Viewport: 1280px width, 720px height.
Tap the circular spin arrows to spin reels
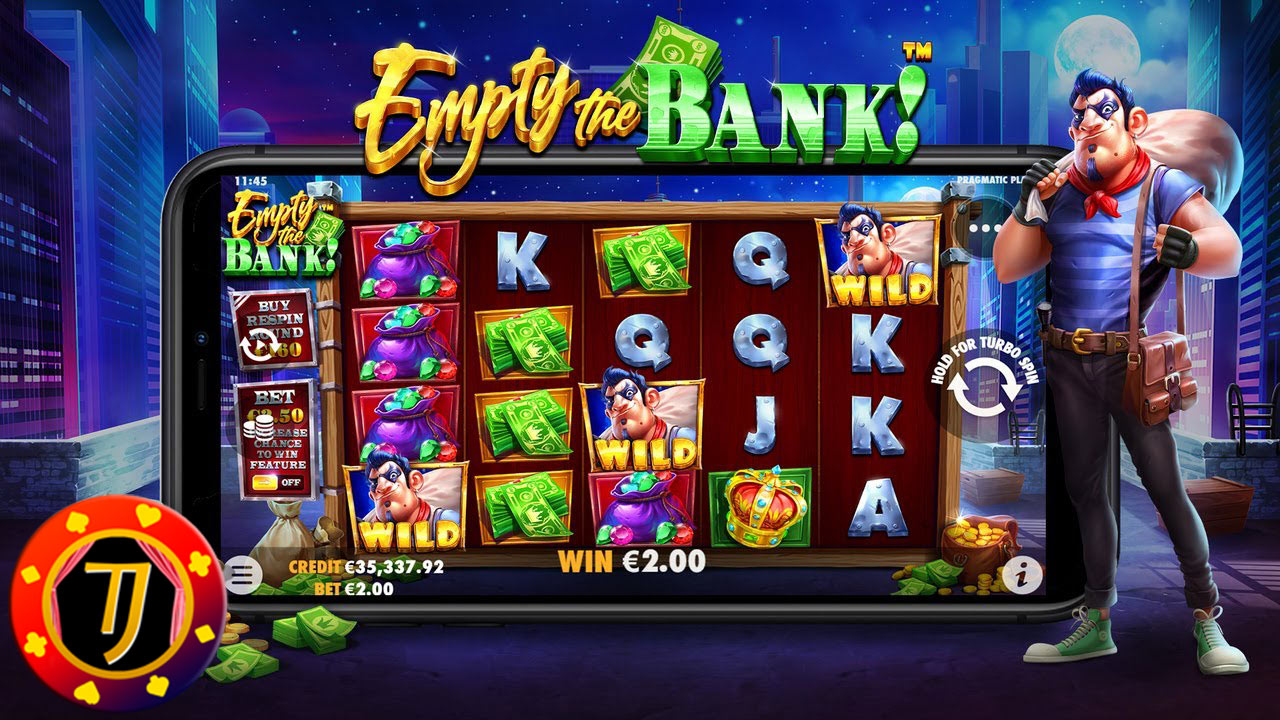coord(986,386)
